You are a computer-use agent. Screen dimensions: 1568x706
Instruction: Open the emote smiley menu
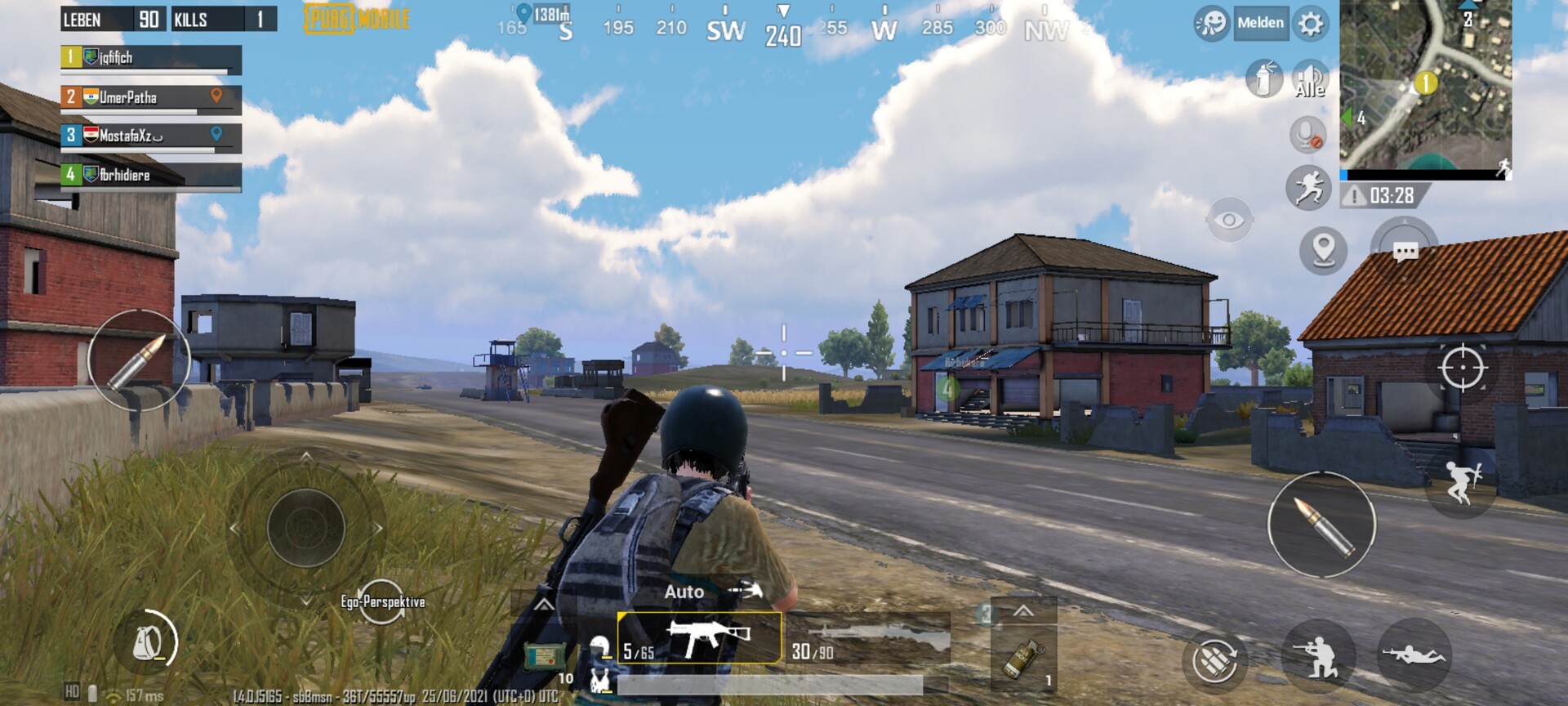point(1211,24)
